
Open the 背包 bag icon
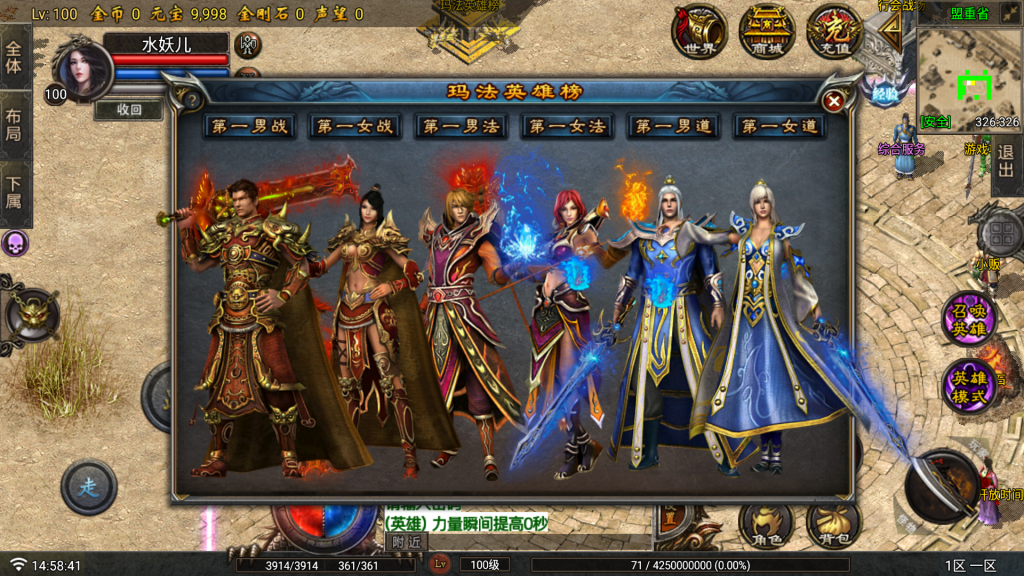click(832, 524)
